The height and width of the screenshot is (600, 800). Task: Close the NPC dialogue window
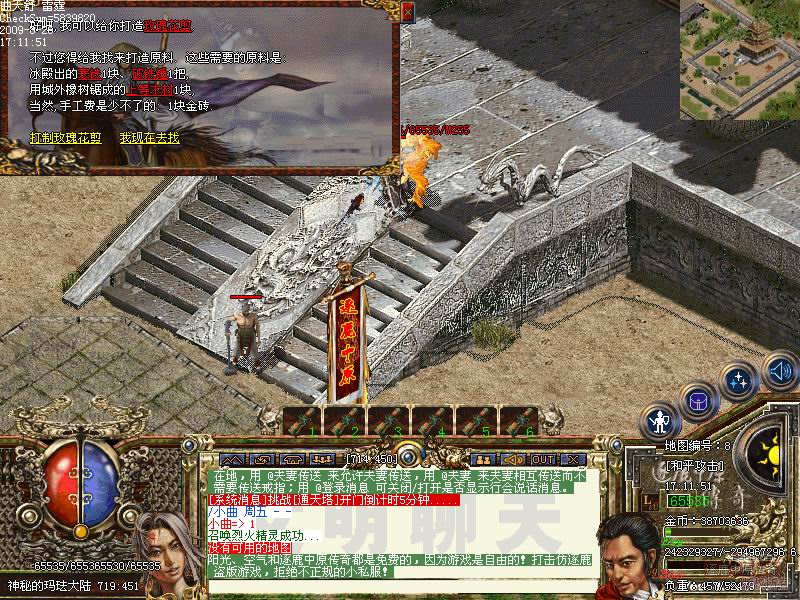[x=407, y=12]
